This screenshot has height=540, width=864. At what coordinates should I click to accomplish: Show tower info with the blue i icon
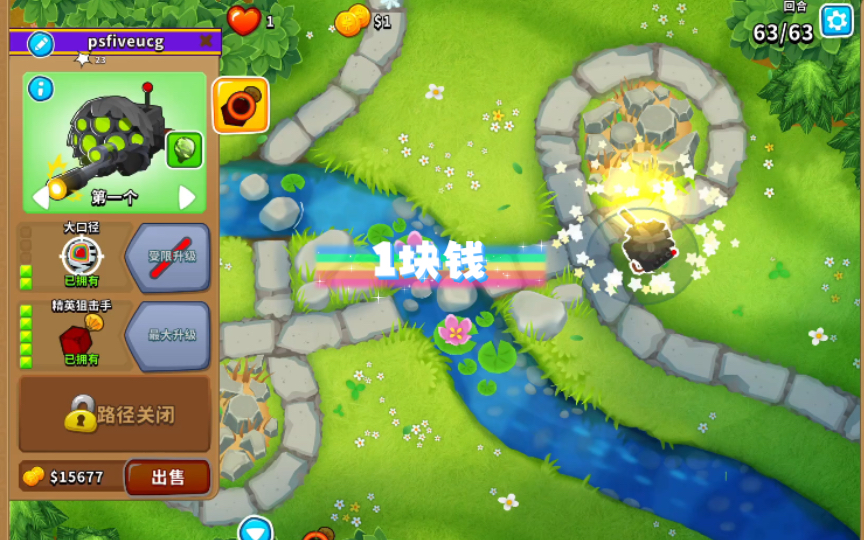click(41, 89)
